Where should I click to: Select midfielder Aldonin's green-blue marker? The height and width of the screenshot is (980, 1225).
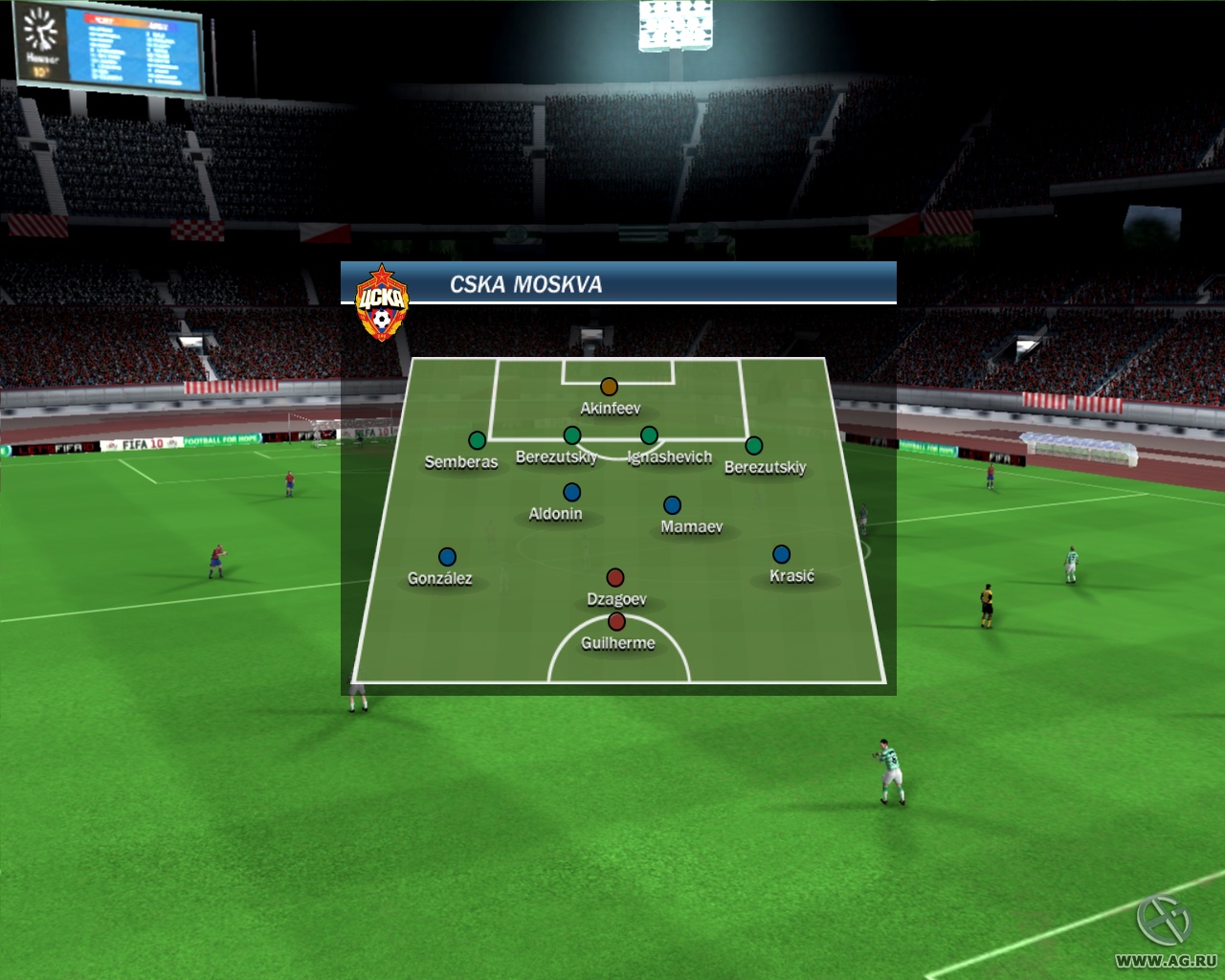point(572,491)
